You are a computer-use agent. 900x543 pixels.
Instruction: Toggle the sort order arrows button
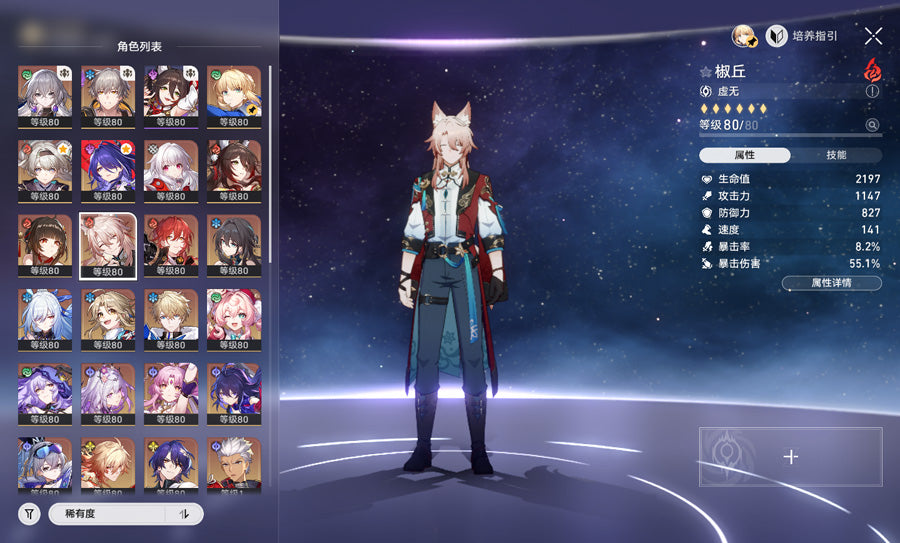pyautogui.click(x=184, y=514)
